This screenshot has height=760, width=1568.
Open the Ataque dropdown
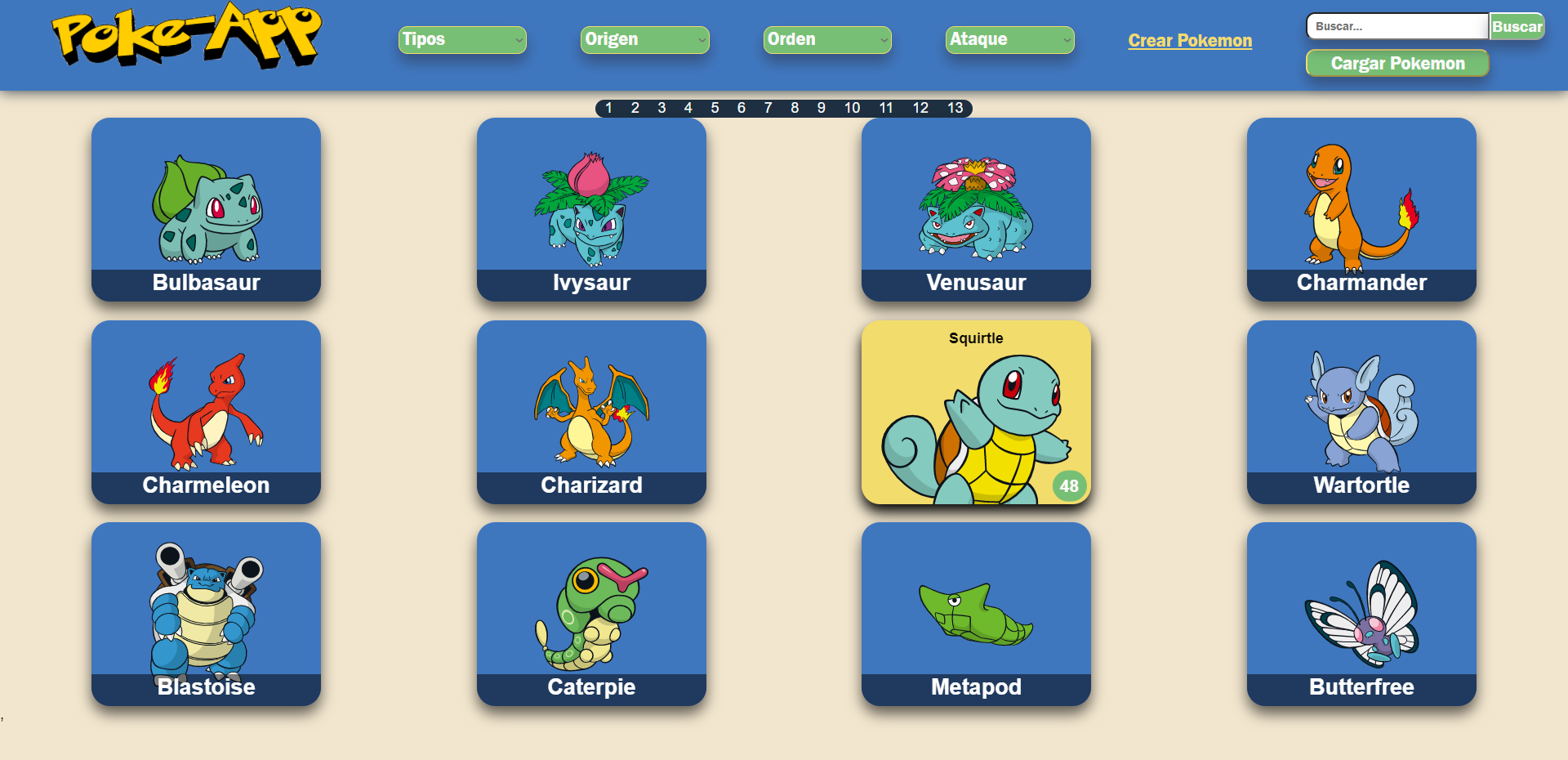[1009, 39]
